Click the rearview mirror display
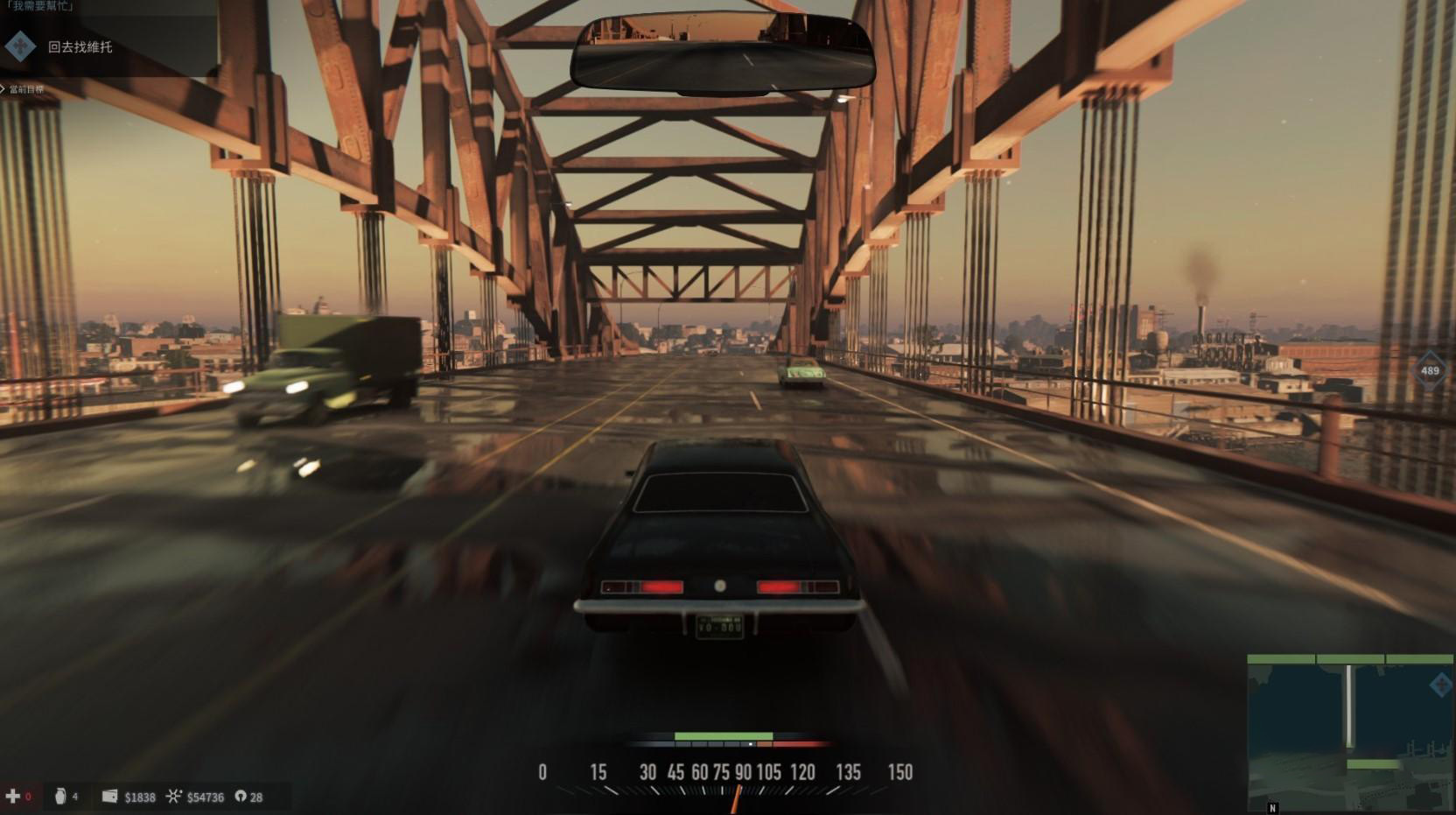This screenshot has width=1456, height=815. click(x=722, y=54)
